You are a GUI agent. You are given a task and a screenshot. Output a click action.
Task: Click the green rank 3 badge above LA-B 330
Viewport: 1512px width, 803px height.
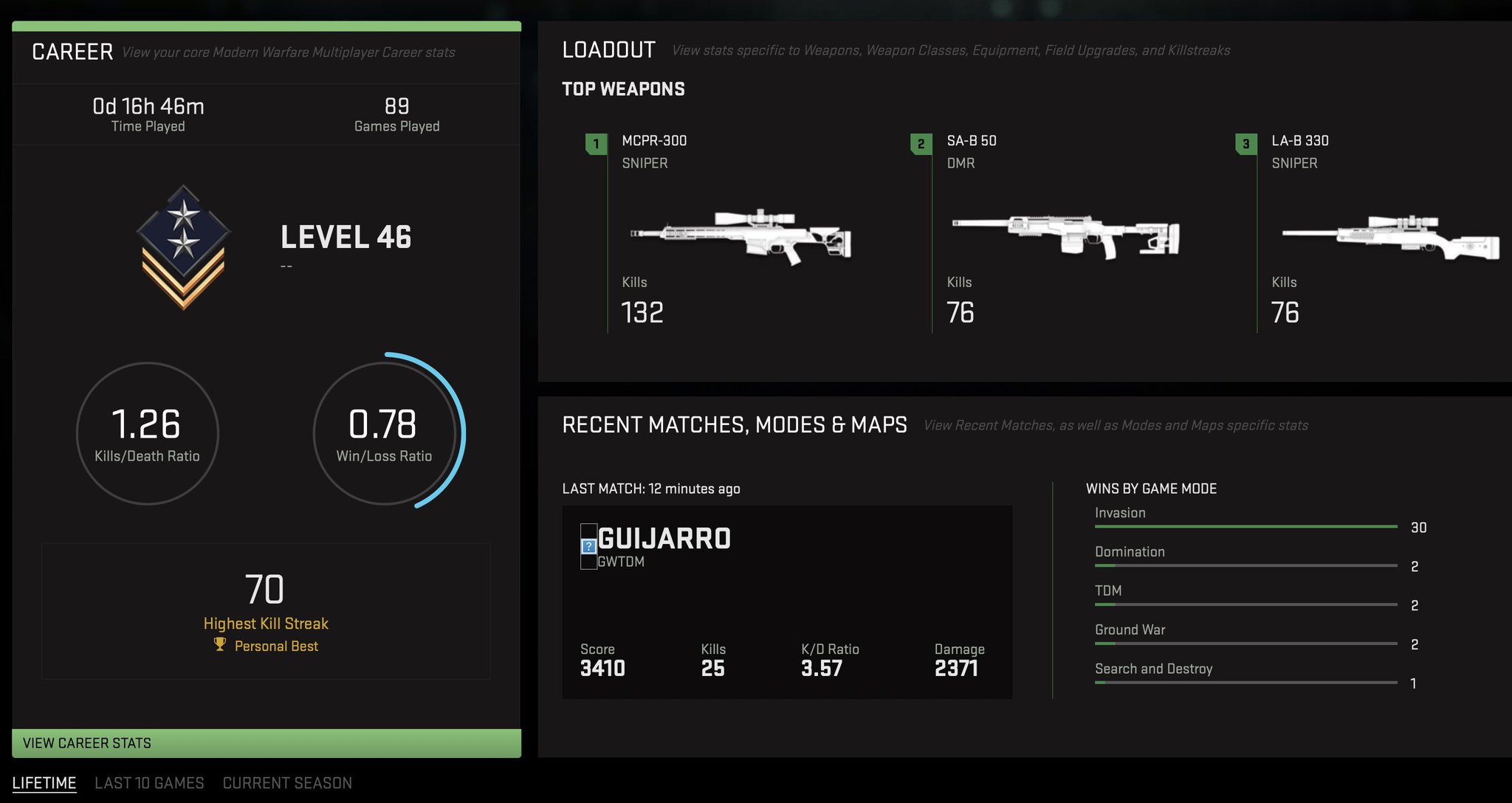1245,145
